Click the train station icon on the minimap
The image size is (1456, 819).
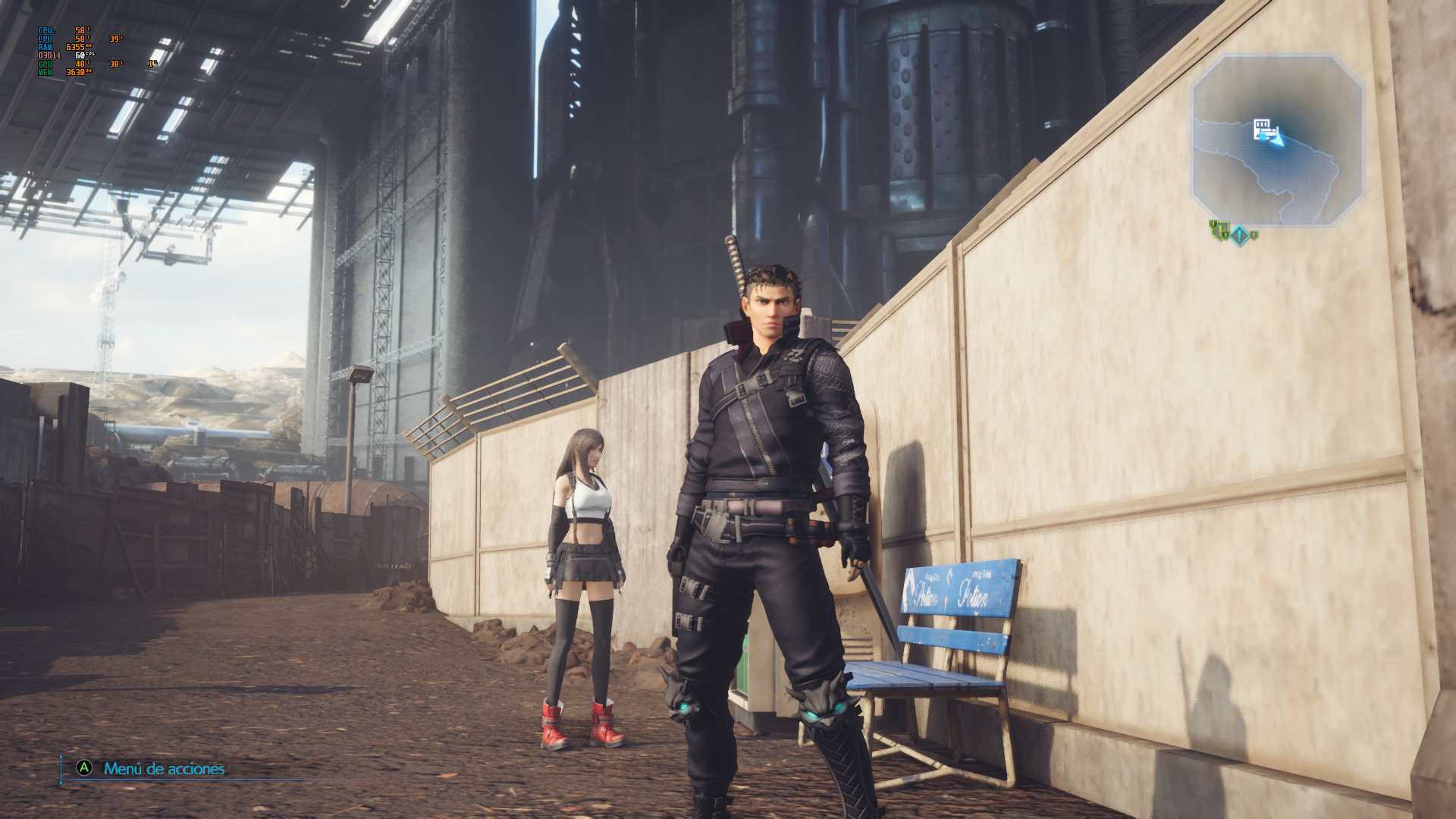click(x=1263, y=127)
